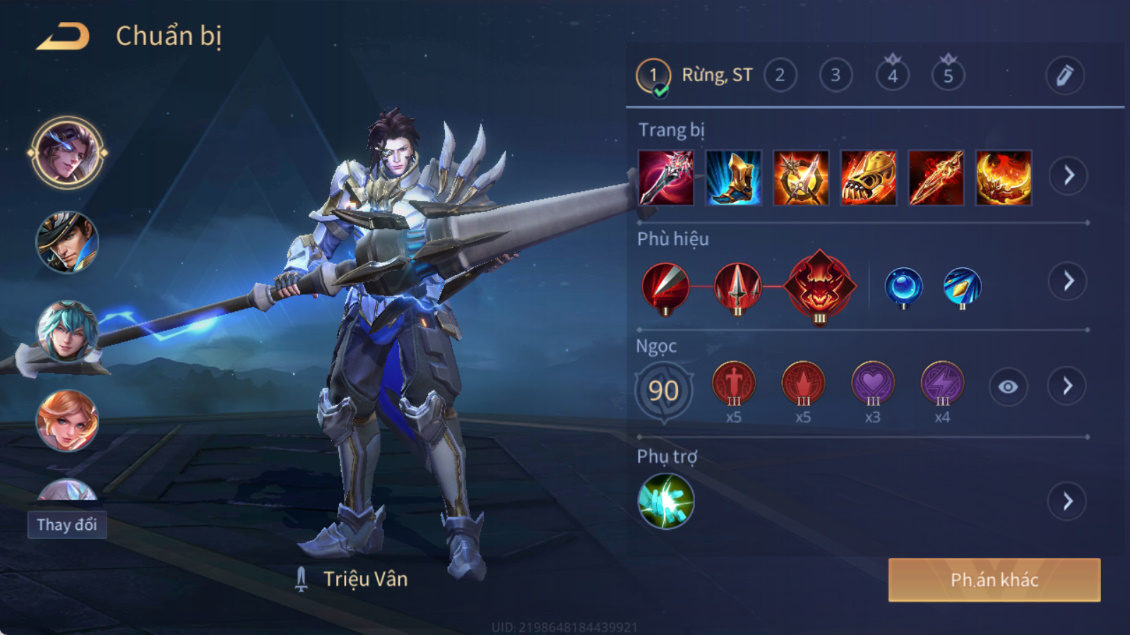Choose the green Phụ trợ support spell

coord(666,501)
